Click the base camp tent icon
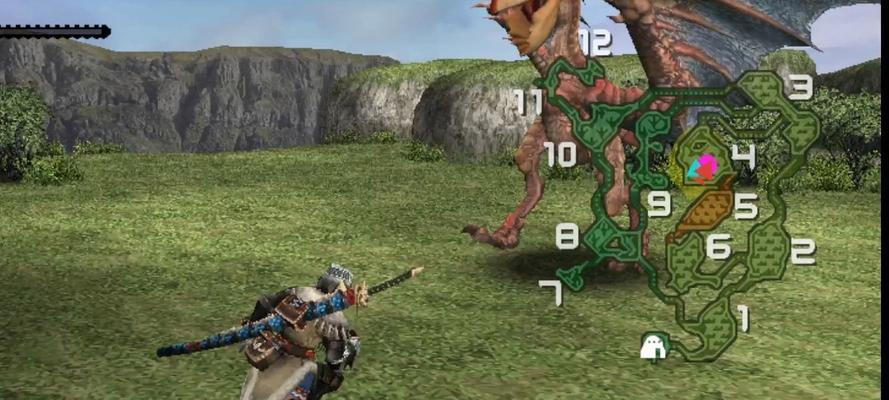 tap(653, 346)
